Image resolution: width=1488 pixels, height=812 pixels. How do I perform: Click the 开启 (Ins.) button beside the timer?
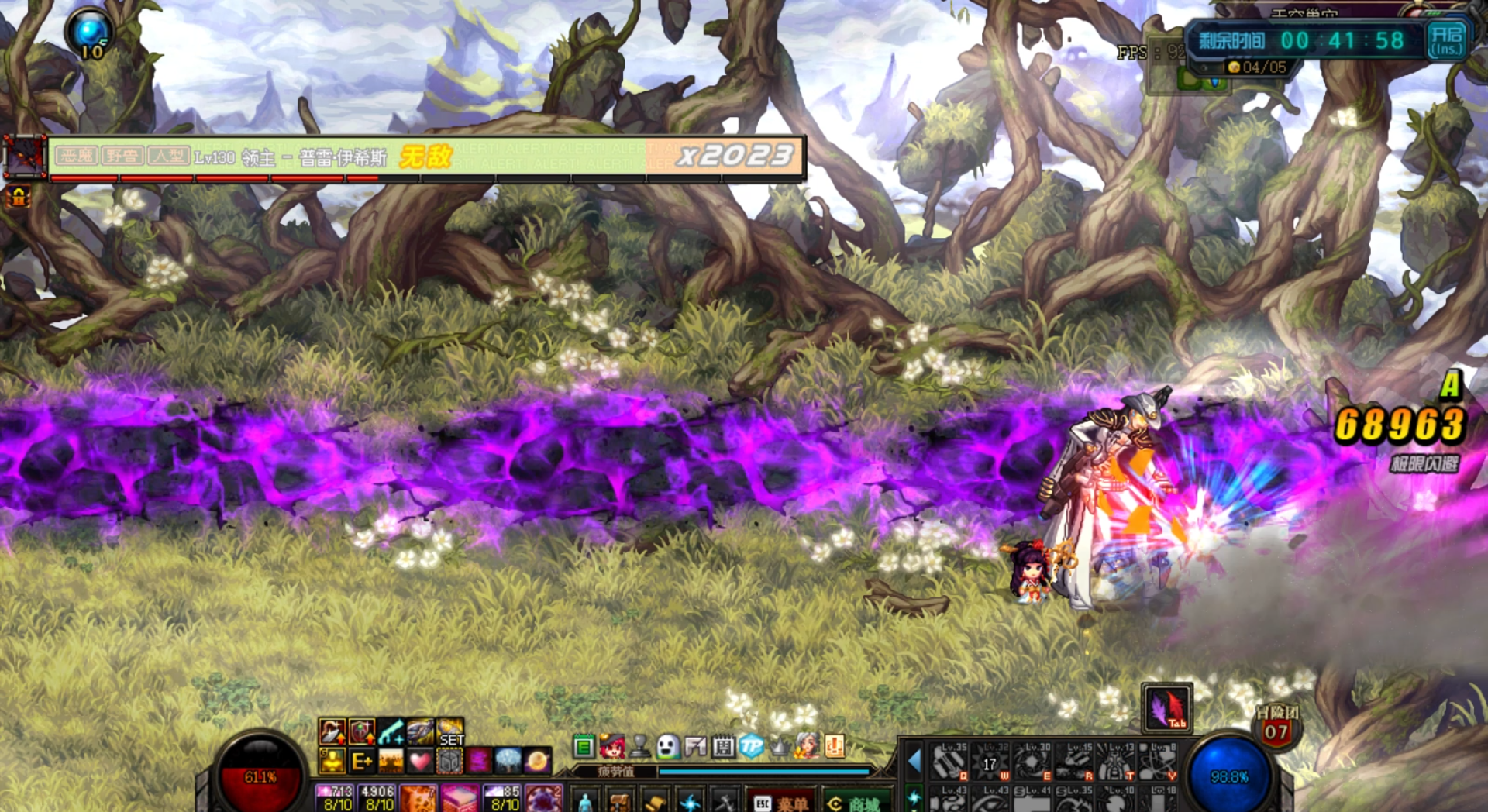1446,40
